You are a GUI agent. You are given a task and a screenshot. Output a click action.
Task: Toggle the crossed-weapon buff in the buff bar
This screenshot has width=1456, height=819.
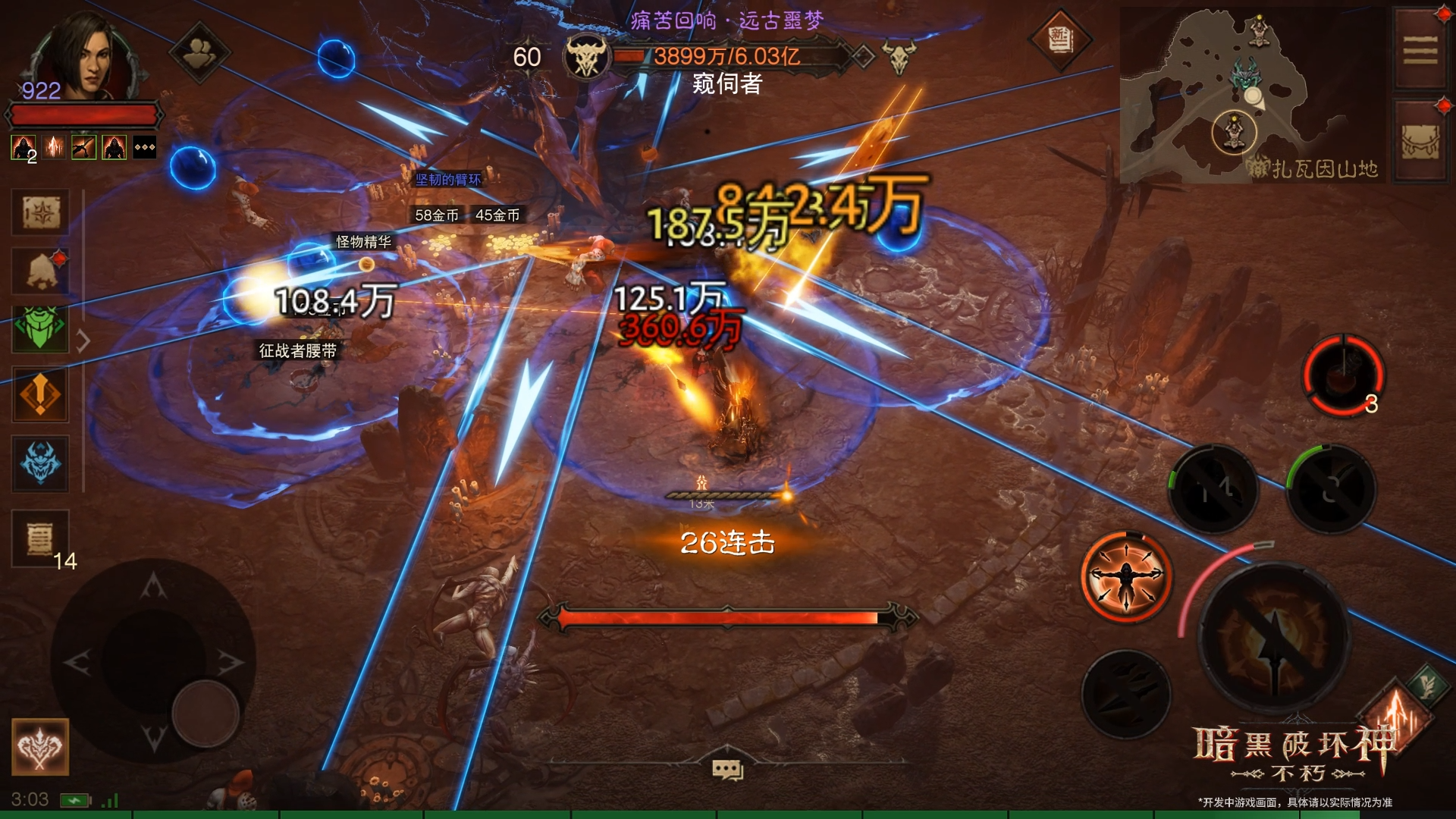point(83,147)
